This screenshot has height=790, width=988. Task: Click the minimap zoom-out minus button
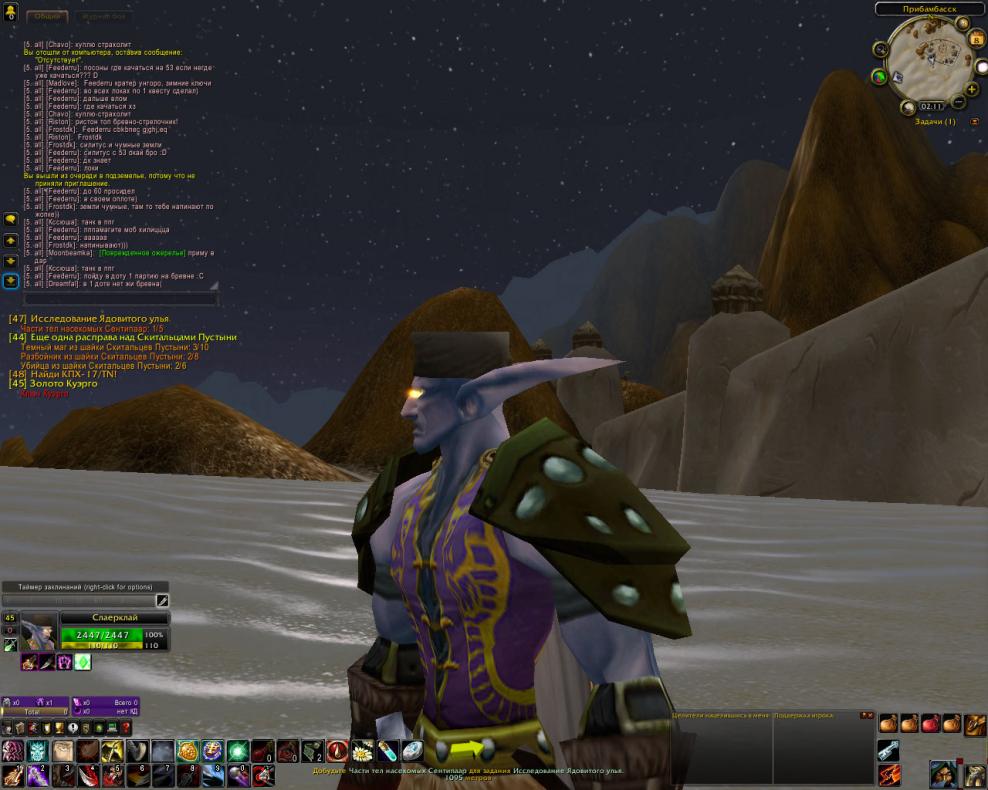pyautogui.click(x=958, y=102)
